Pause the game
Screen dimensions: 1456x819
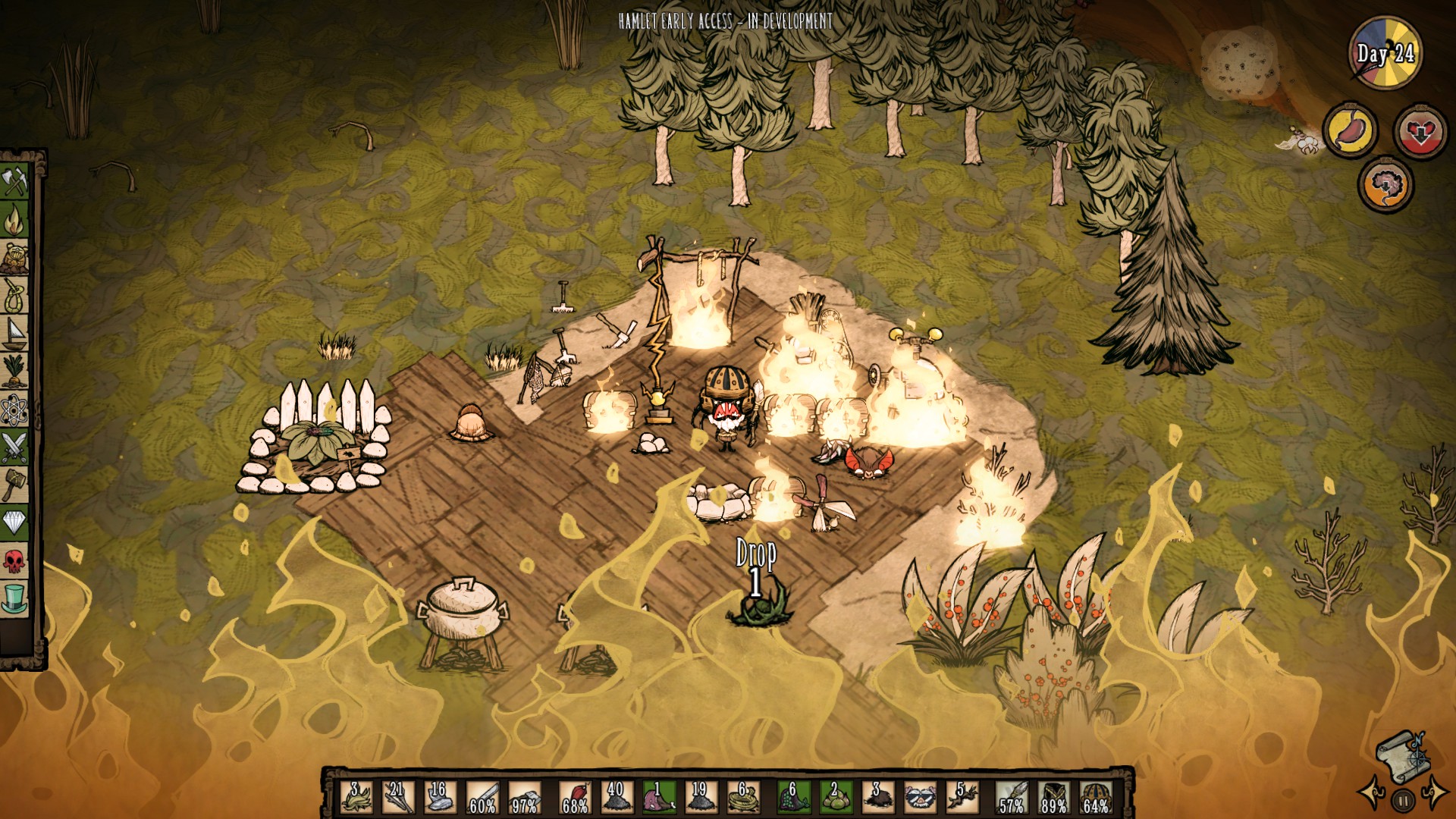click(x=1403, y=799)
